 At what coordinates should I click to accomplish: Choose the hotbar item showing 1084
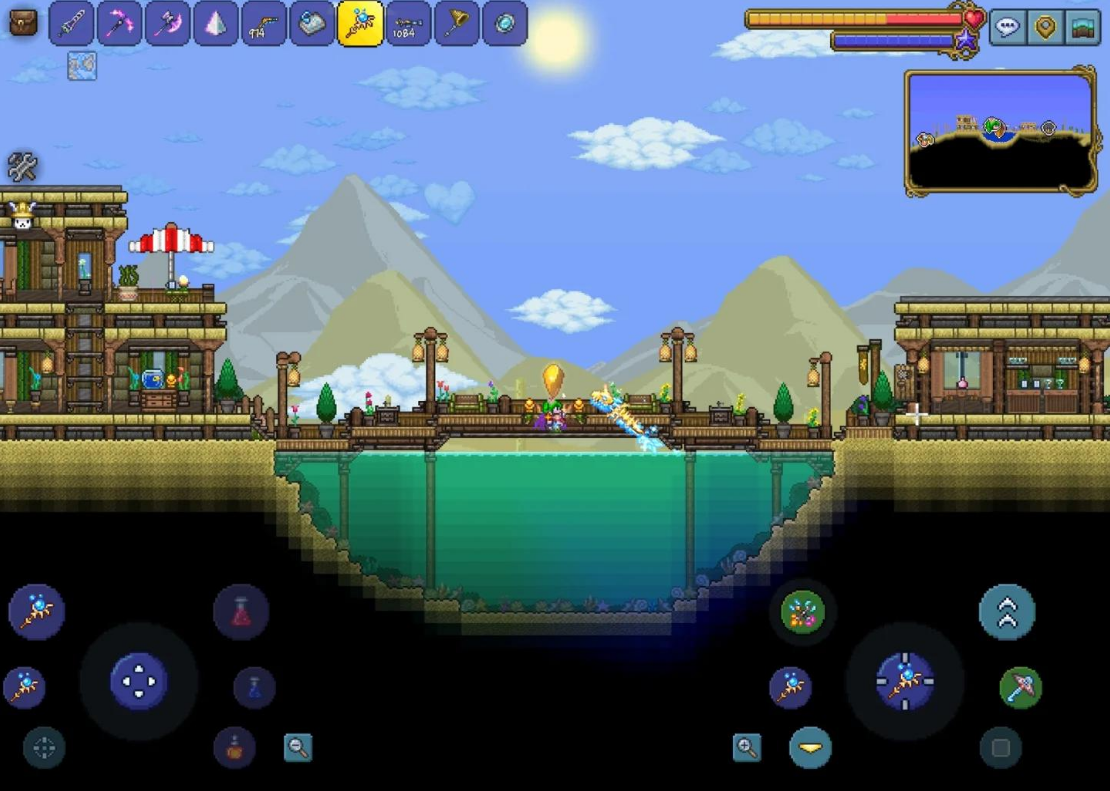[408, 23]
